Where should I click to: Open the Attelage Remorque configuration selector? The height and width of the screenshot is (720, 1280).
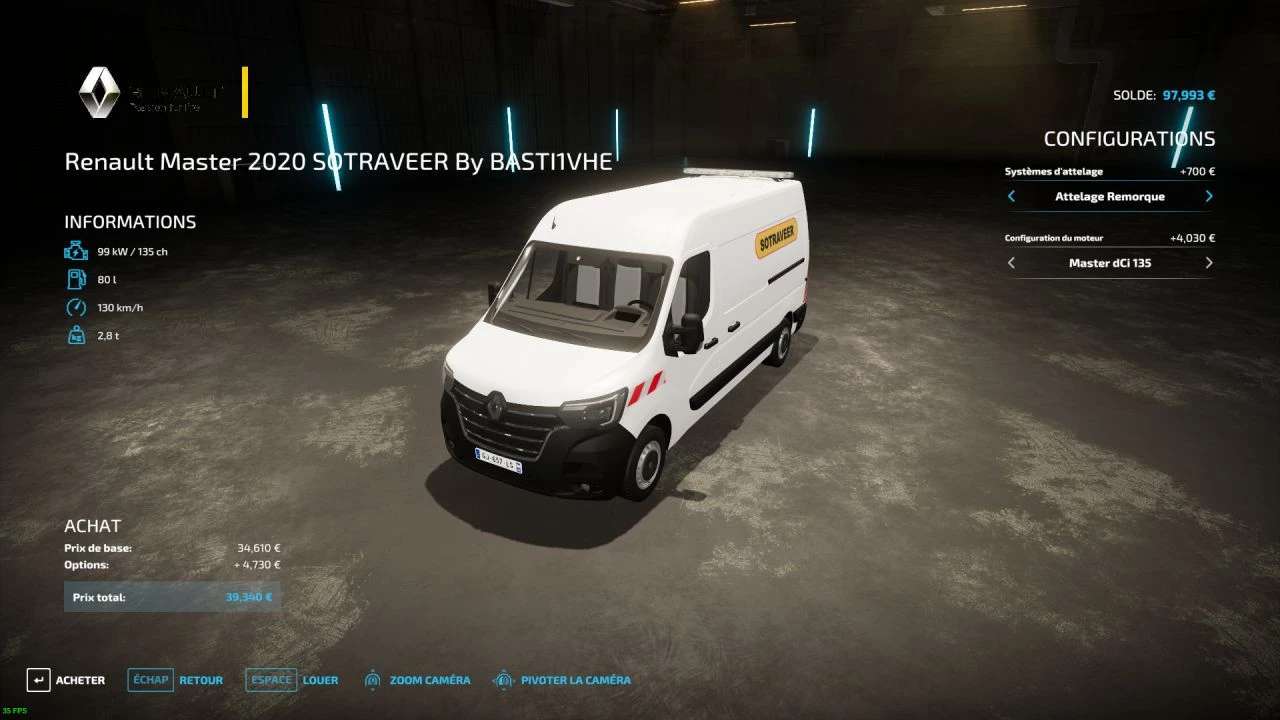pos(1109,197)
